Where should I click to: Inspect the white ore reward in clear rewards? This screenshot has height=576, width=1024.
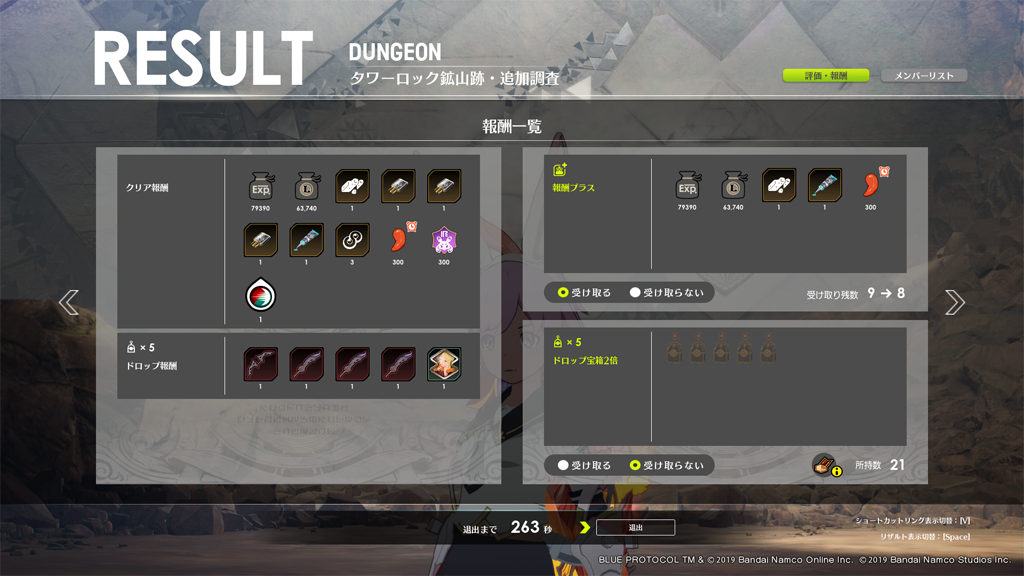pyautogui.click(x=352, y=187)
